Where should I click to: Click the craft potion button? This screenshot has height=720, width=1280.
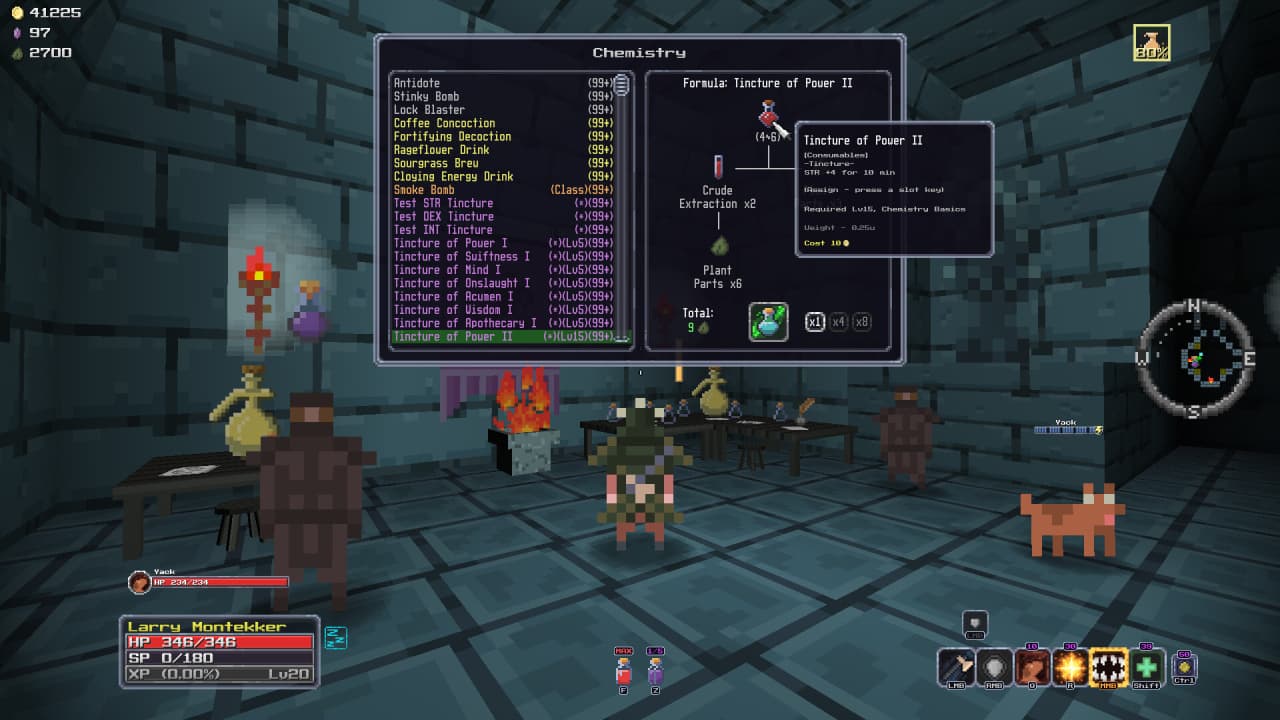coord(768,322)
